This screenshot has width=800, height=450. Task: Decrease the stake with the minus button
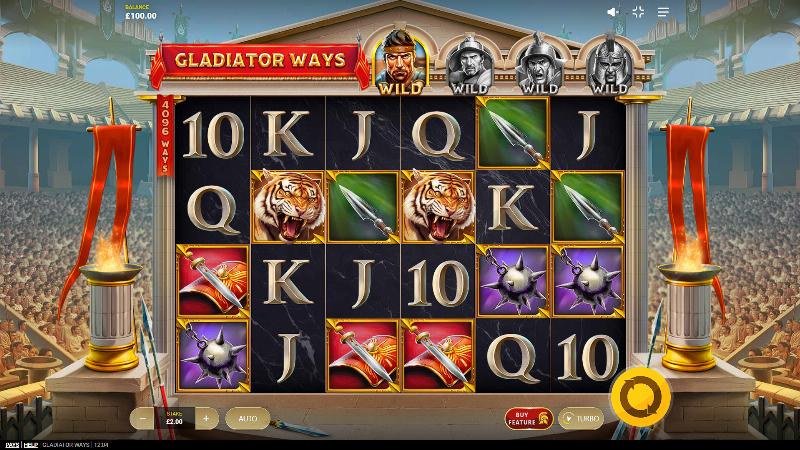[x=146, y=418]
